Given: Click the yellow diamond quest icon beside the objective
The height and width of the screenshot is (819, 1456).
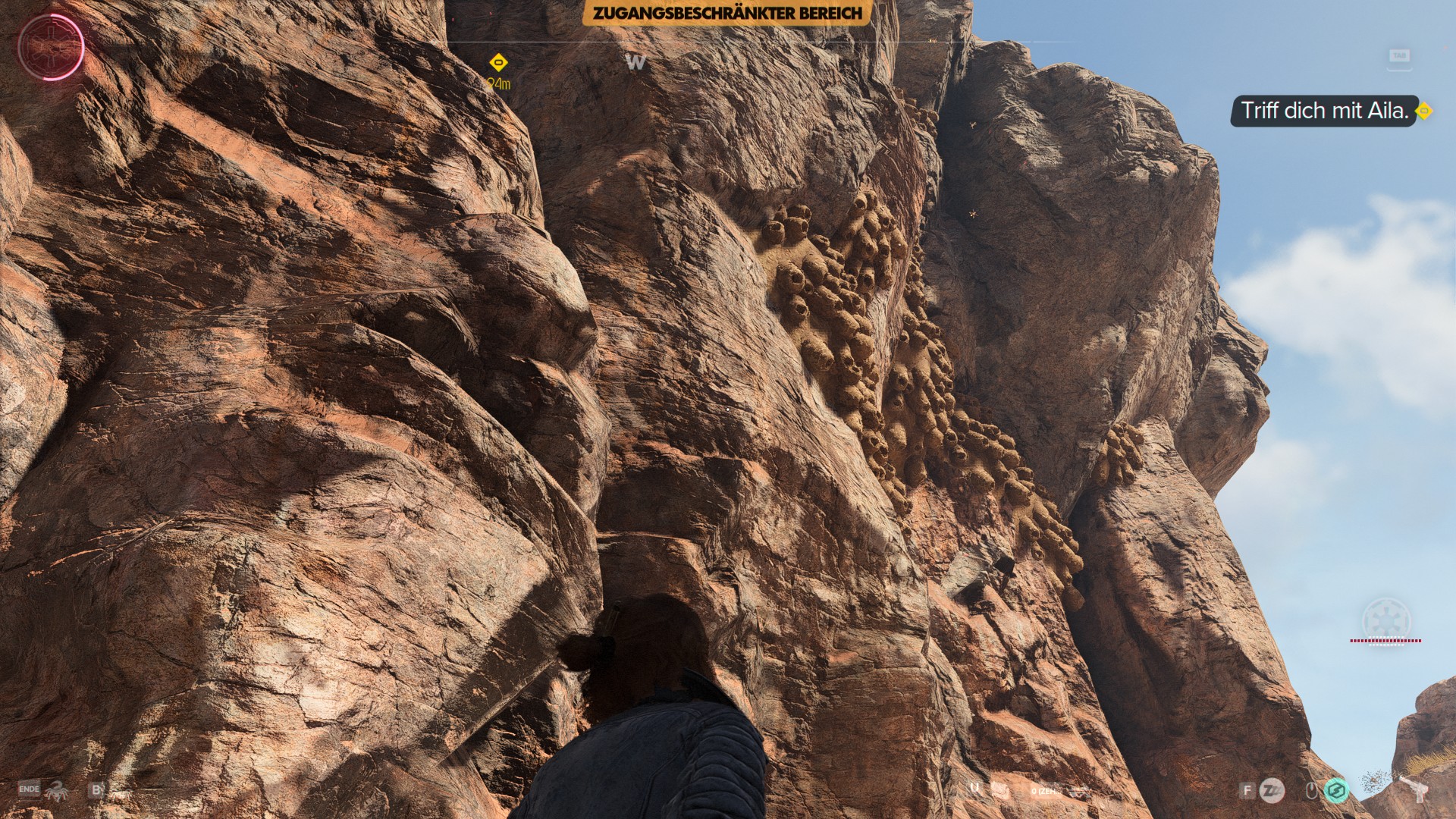Looking at the screenshot, I should pyautogui.click(x=1424, y=111).
